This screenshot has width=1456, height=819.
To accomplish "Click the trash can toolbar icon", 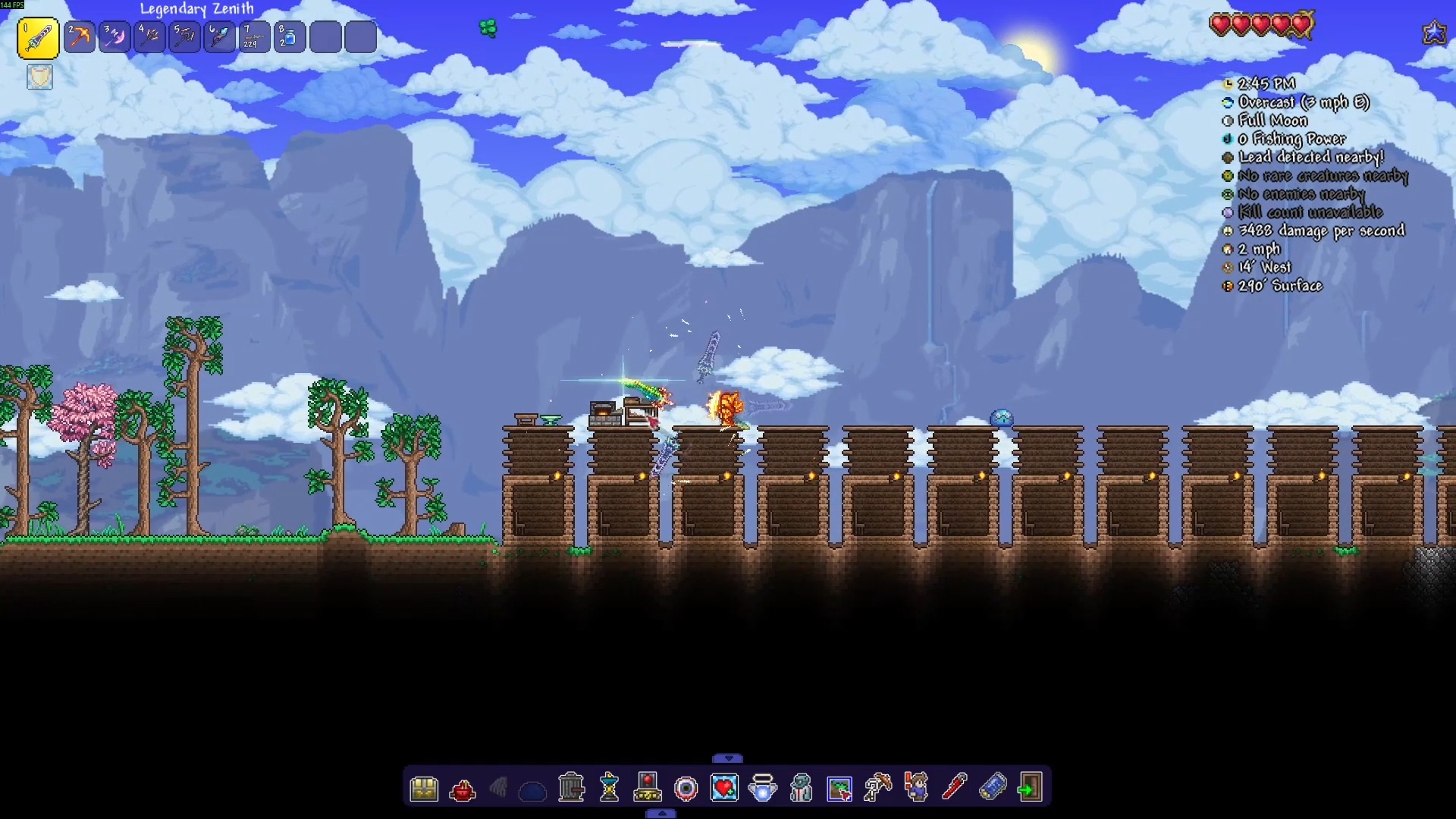I will (571, 788).
